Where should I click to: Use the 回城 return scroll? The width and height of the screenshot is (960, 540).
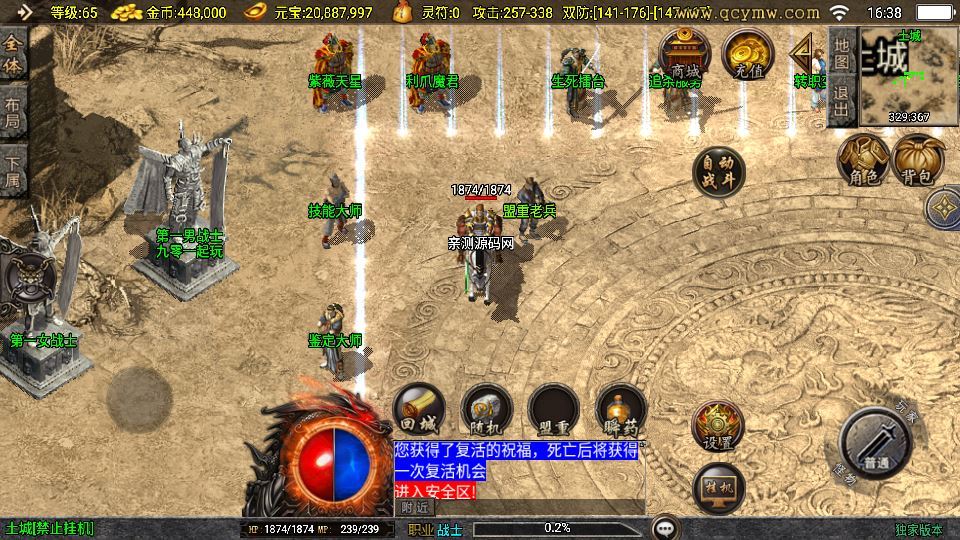419,409
